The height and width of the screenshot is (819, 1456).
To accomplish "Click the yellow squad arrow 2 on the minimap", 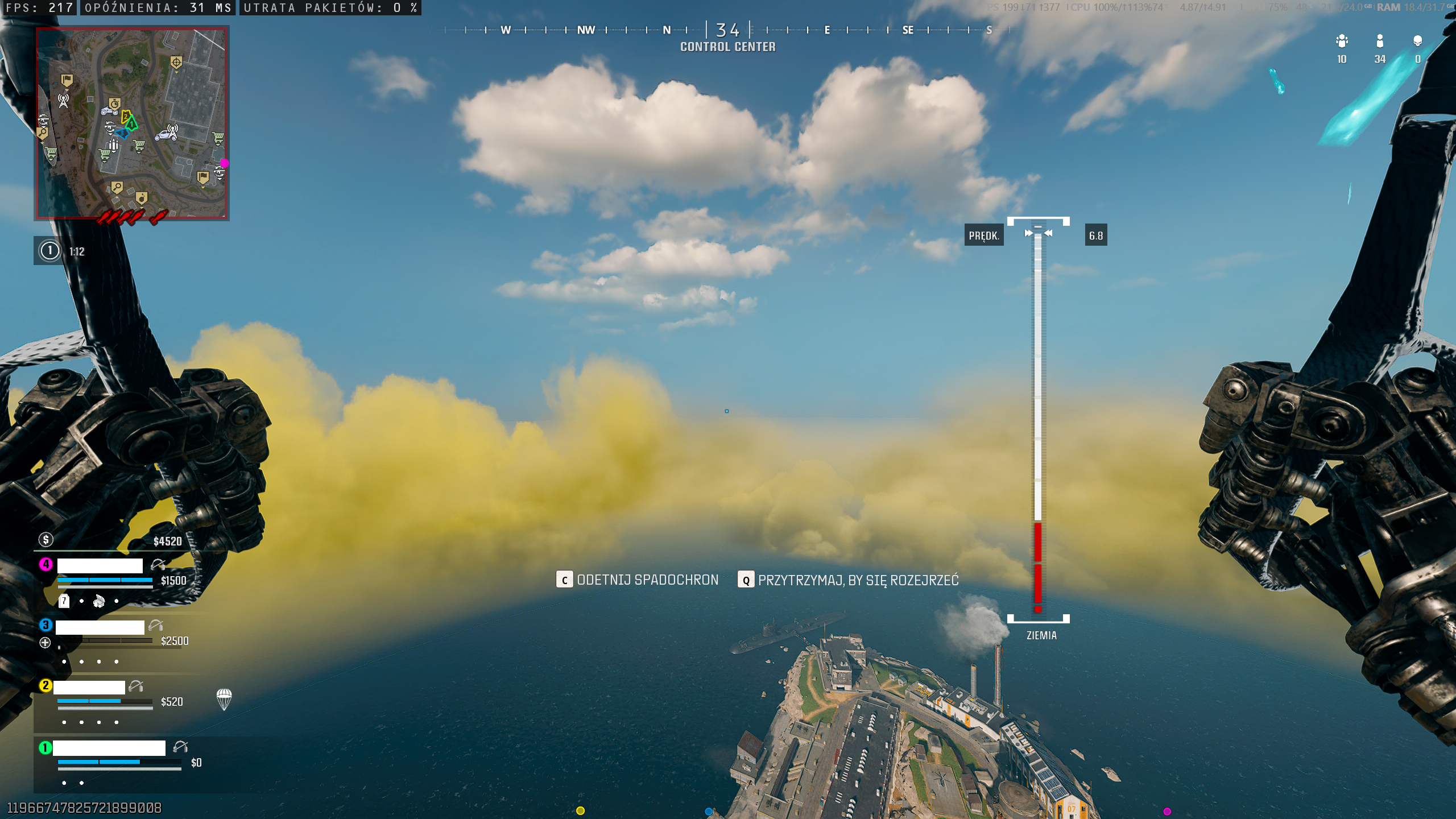I will 126,117.
